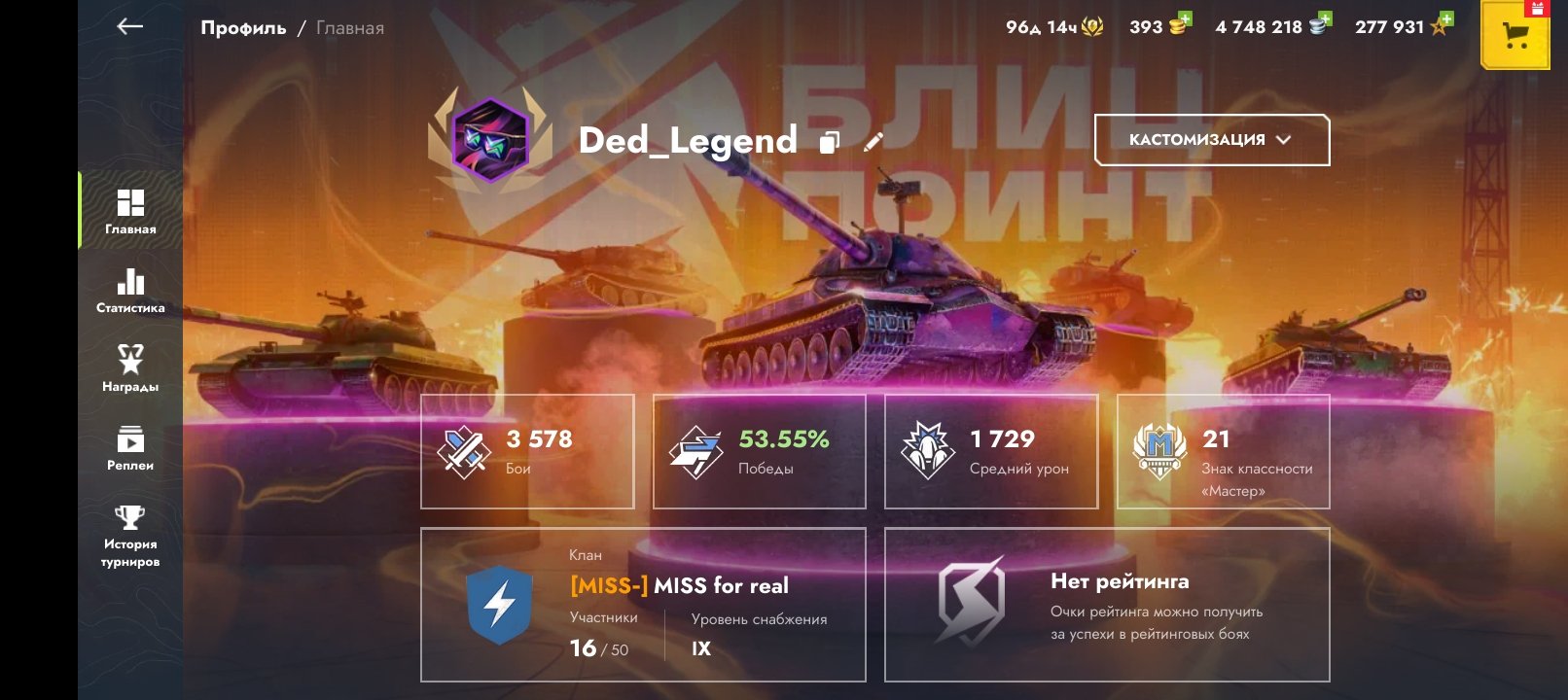Add gold via the 393 balance
The width and height of the screenshot is (1568, 700).
pyautogui.click(x=1160, y=27)
